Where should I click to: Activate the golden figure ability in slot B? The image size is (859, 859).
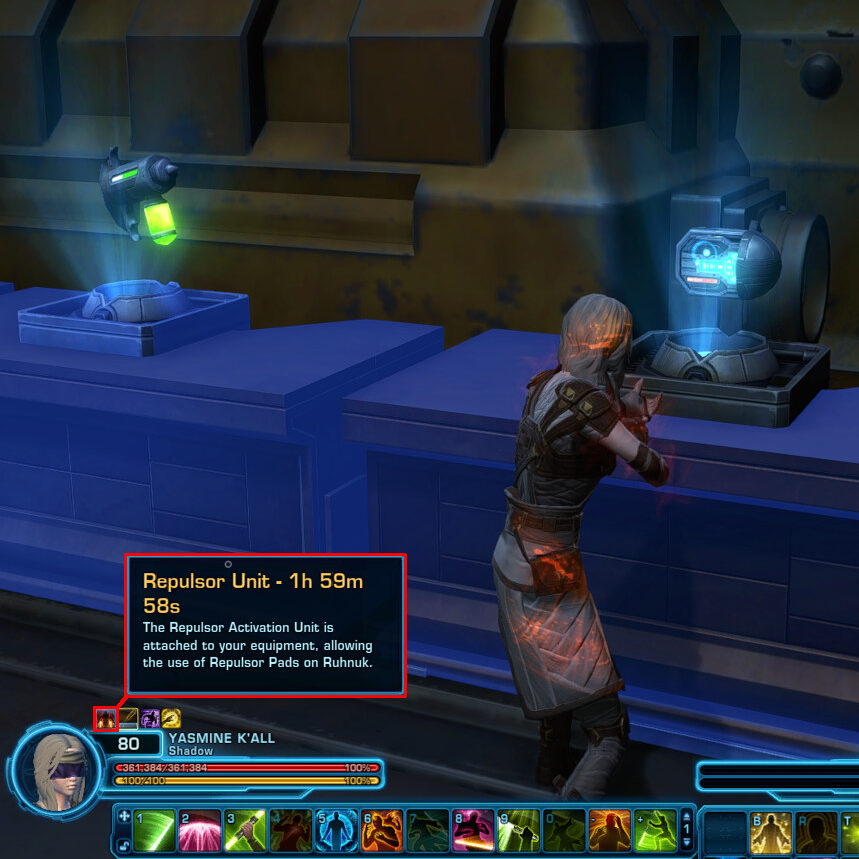click(771, 832)
